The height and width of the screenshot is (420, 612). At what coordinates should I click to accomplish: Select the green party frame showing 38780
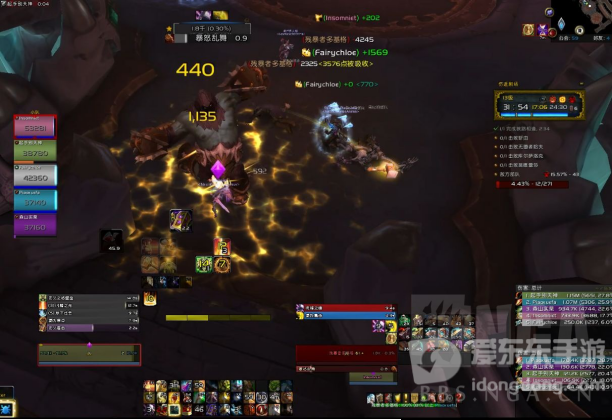[x=34, y=152]
